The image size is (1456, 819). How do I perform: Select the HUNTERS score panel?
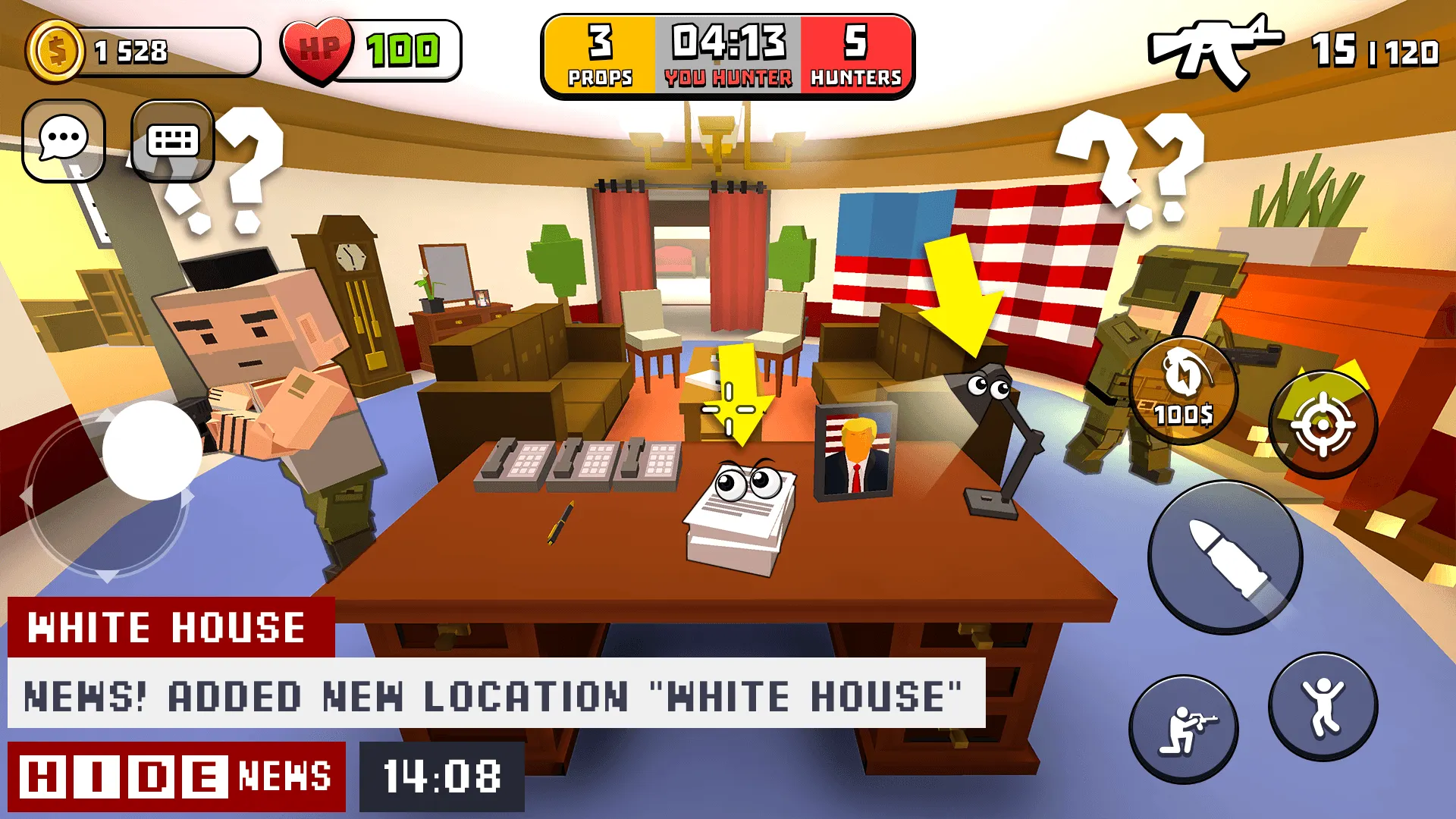[855, 53]
